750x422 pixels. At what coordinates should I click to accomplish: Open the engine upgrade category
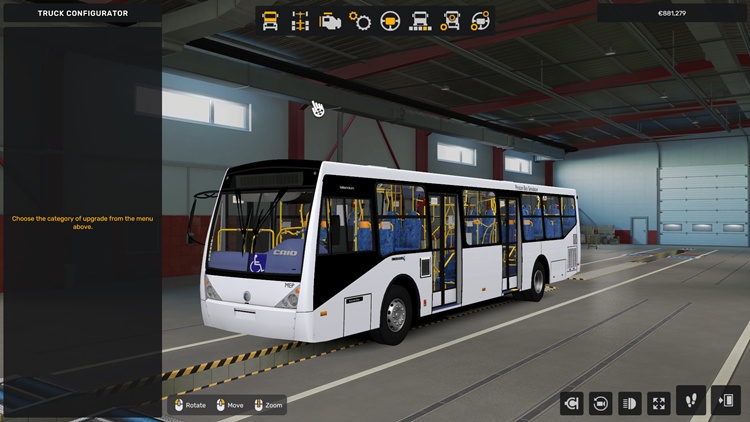(329, 20)
